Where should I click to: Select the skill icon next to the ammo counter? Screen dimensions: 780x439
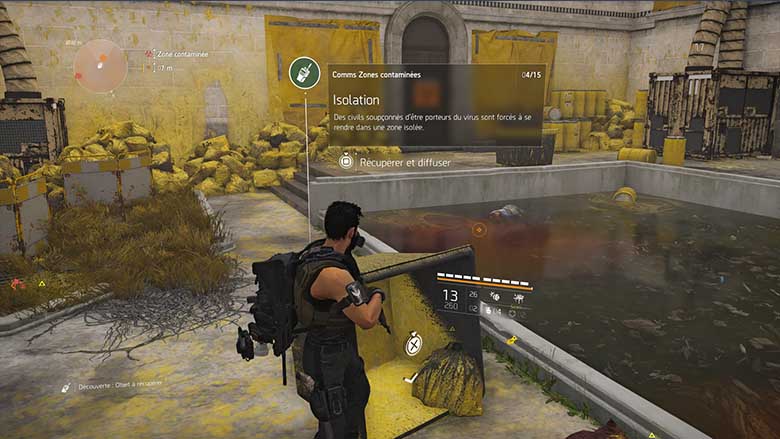click(495, 297)
